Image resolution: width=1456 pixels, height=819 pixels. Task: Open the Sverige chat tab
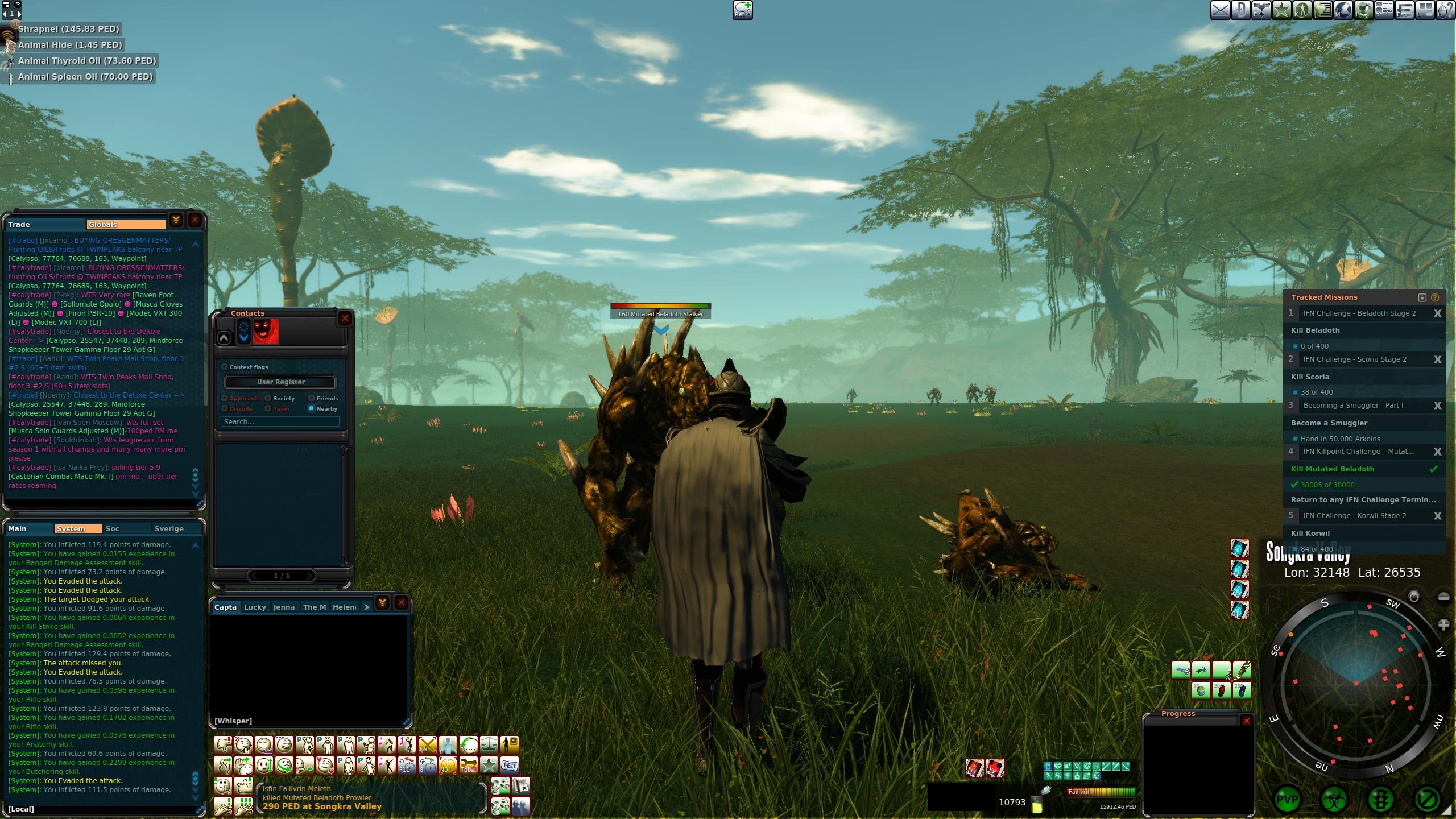pyautogui.click(x=169, y=529)
